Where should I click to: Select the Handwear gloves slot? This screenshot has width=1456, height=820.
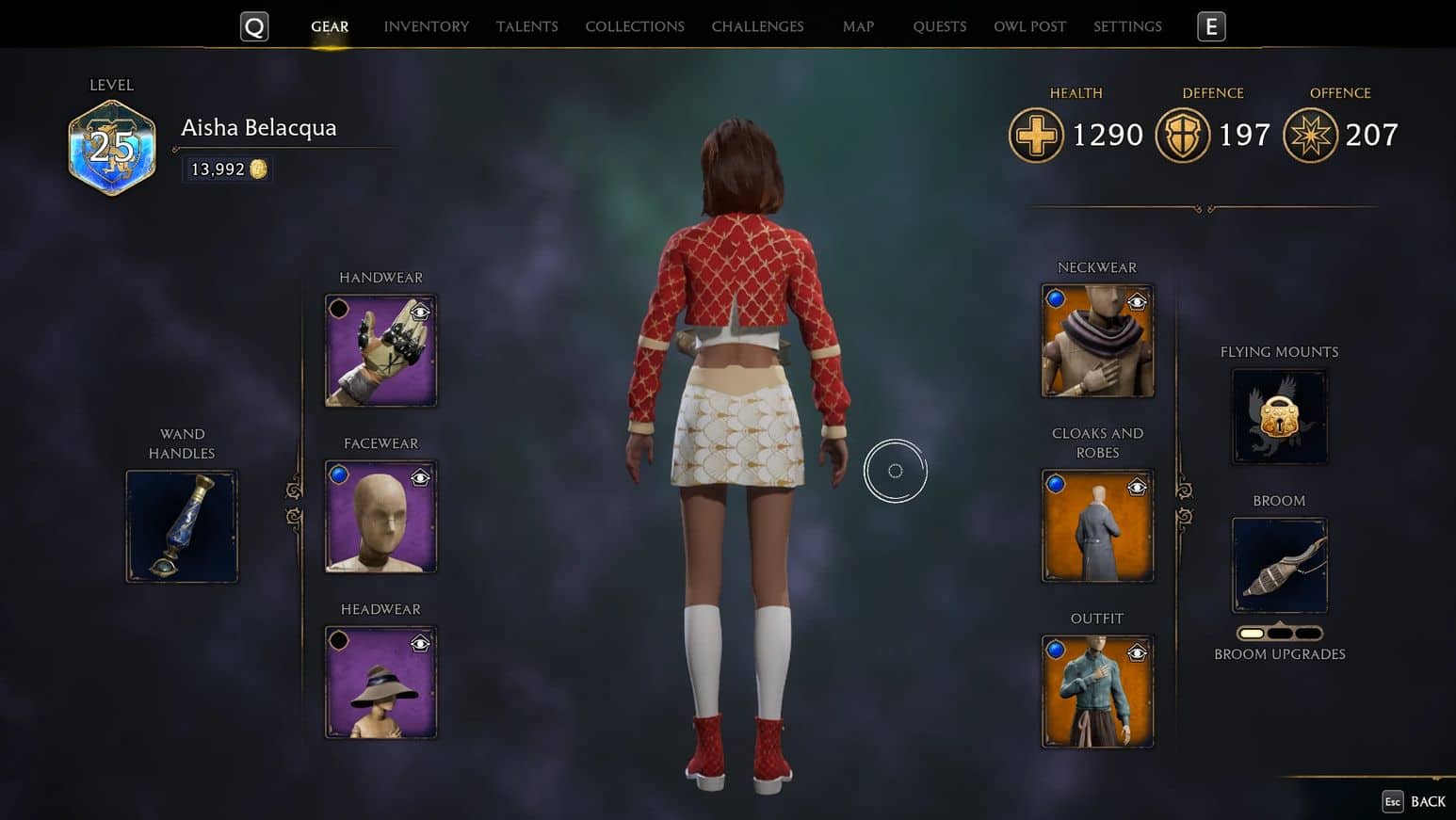click(x=380, y=351)
